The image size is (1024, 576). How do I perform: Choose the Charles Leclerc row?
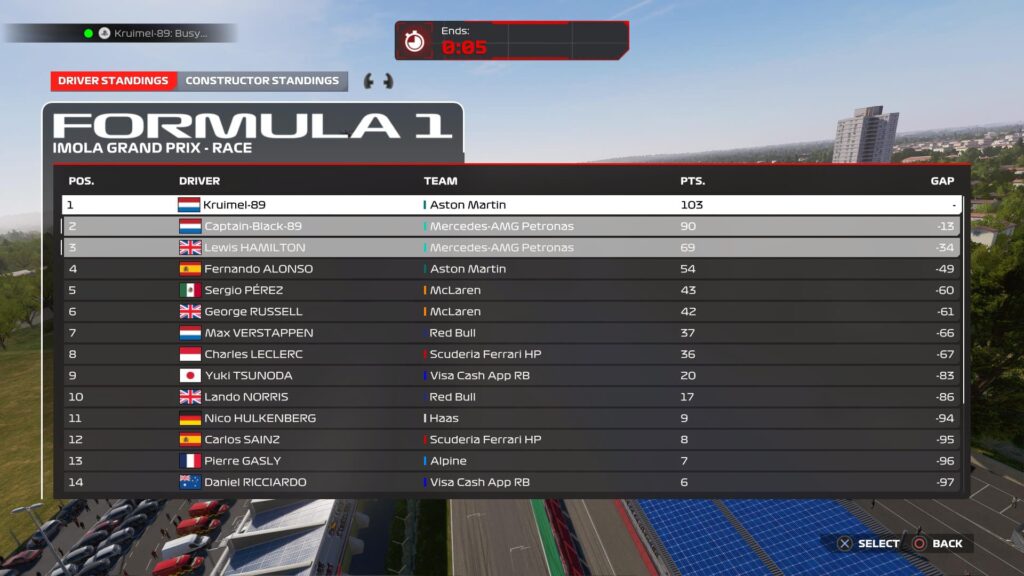tap(510, 354)
